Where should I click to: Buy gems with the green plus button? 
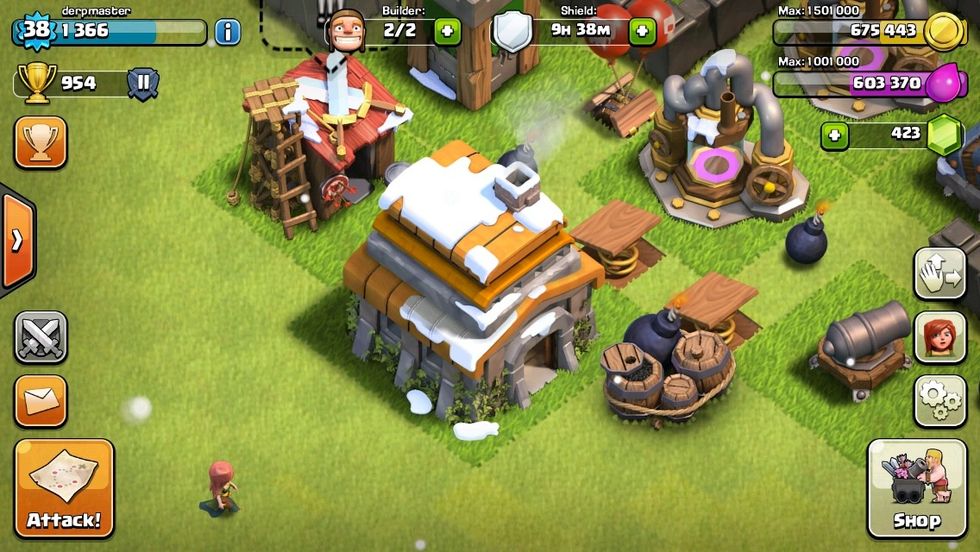point(834,134)
